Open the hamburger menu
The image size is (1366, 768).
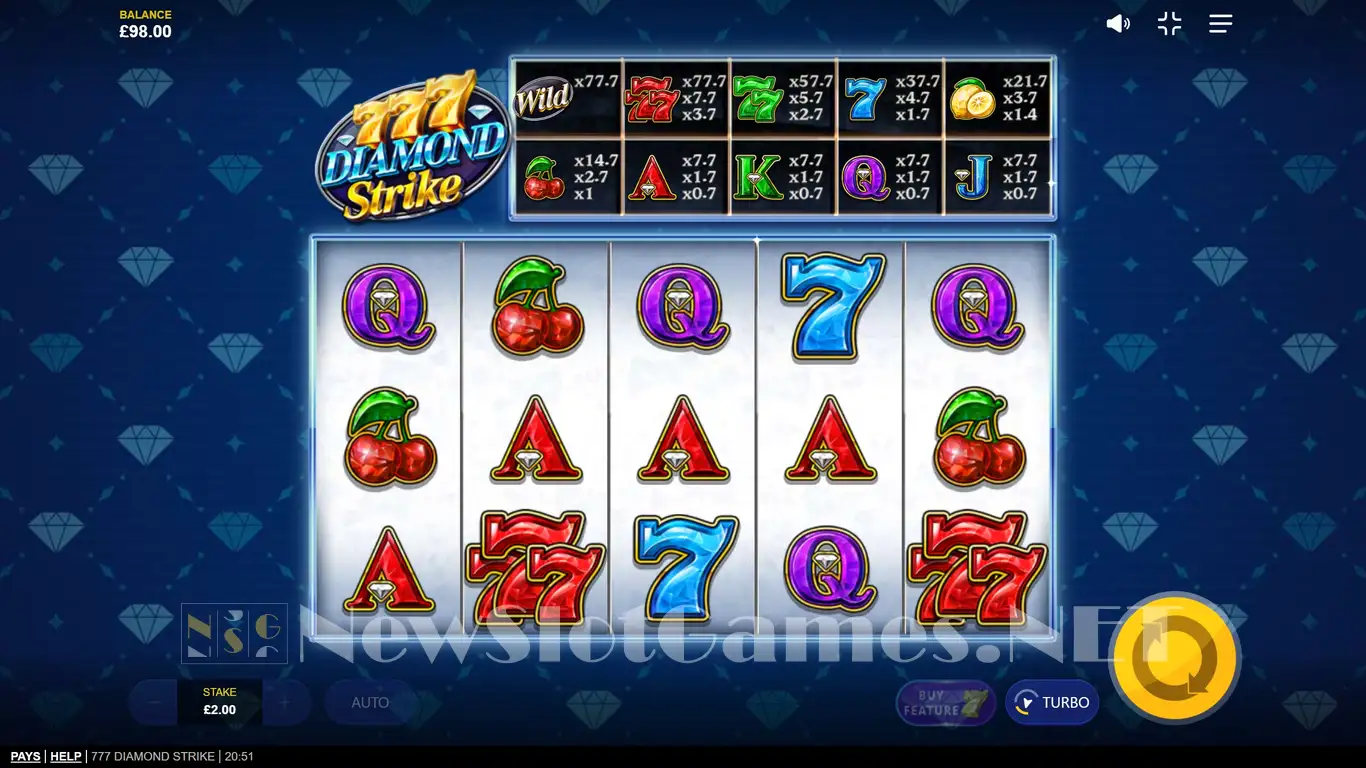(x=1220, y=24)
